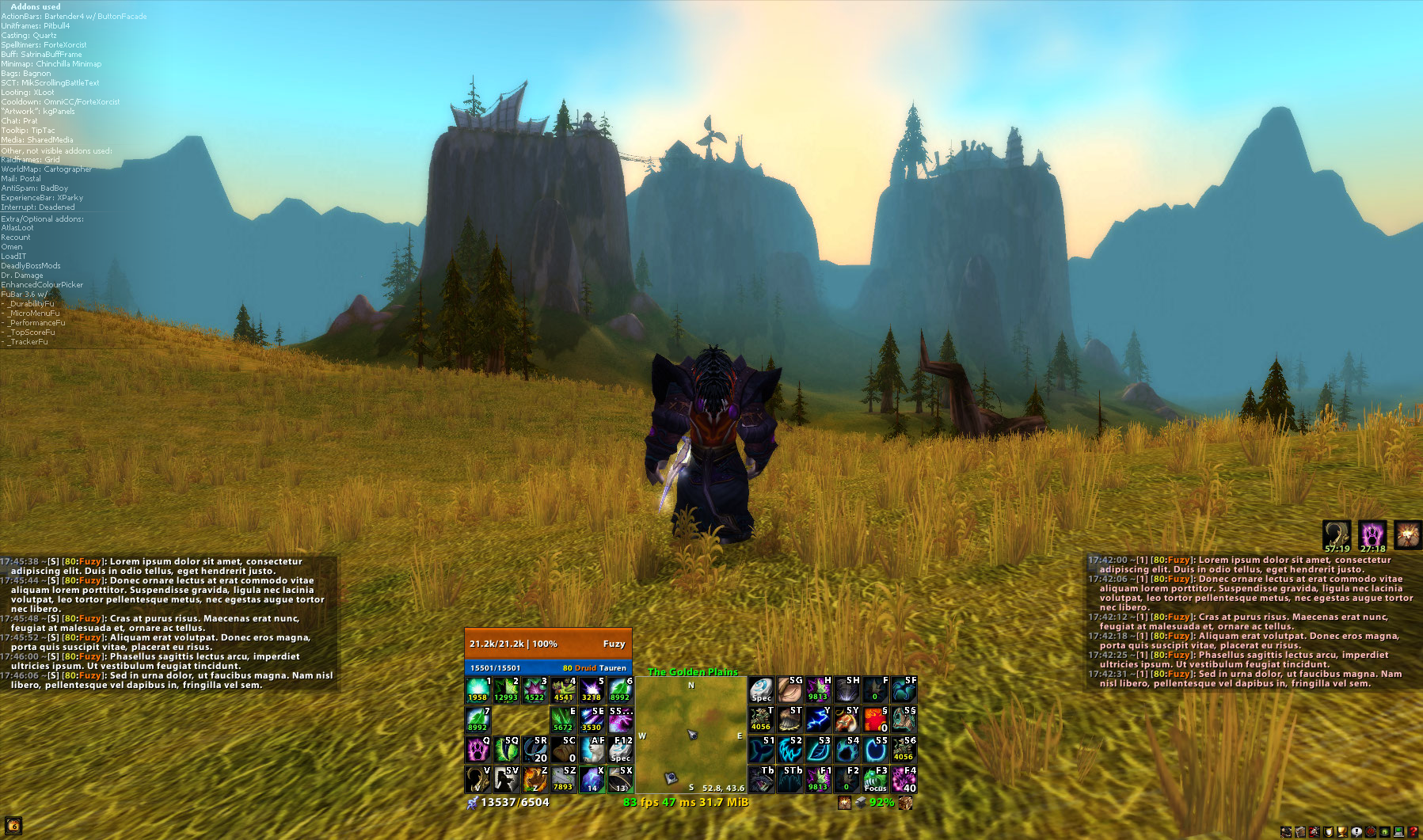Cast the blue lightning ability on Y
1423x840 pixels.
[x=818, y=720]
